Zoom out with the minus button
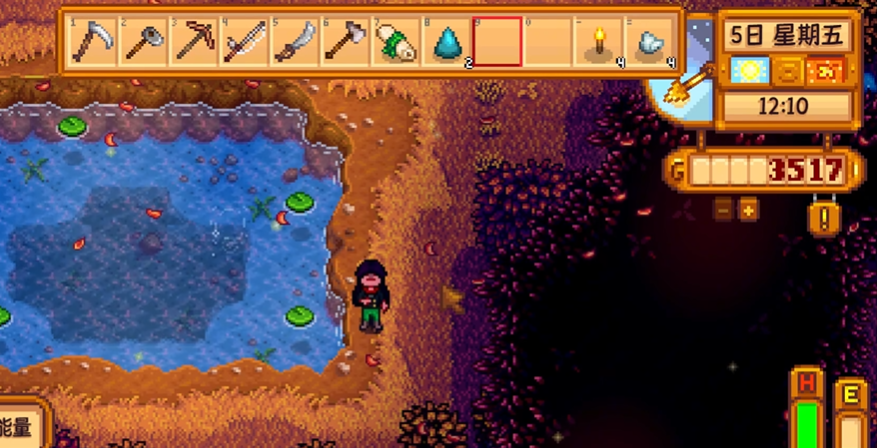Viewport: 877px width, 448px height. 722,210
